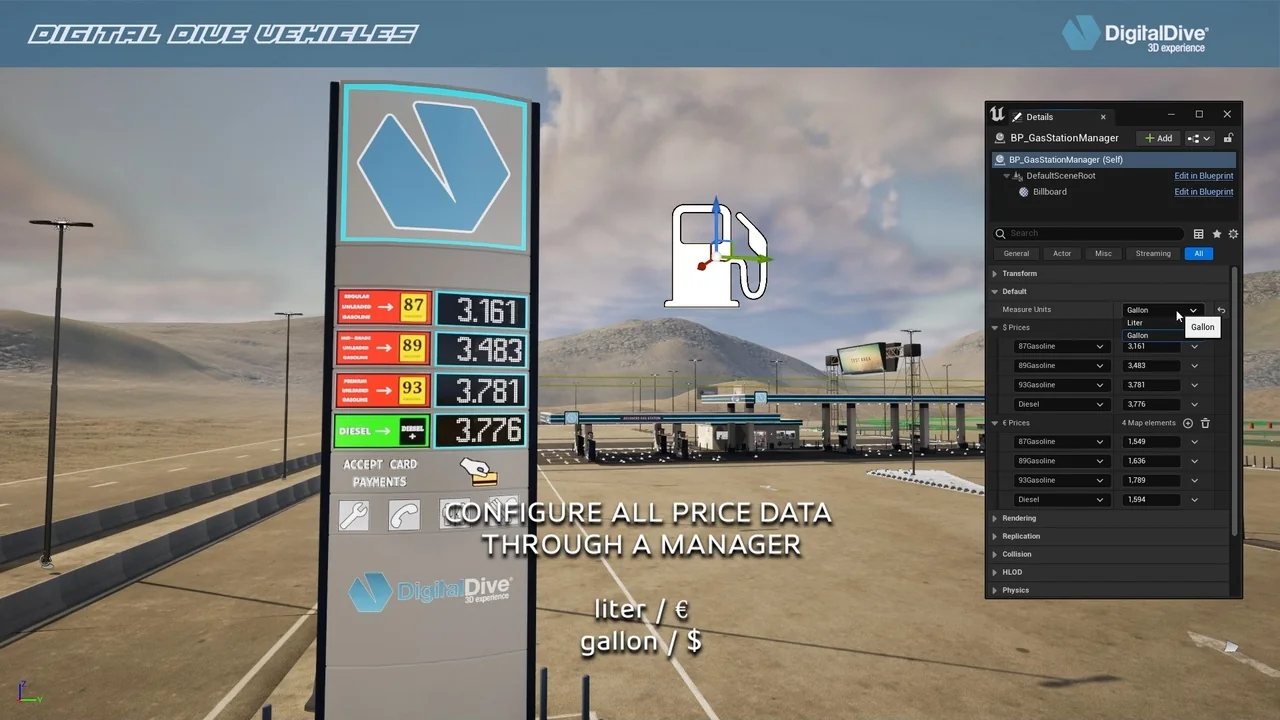Expand the Rendering section

point(1019,518)
